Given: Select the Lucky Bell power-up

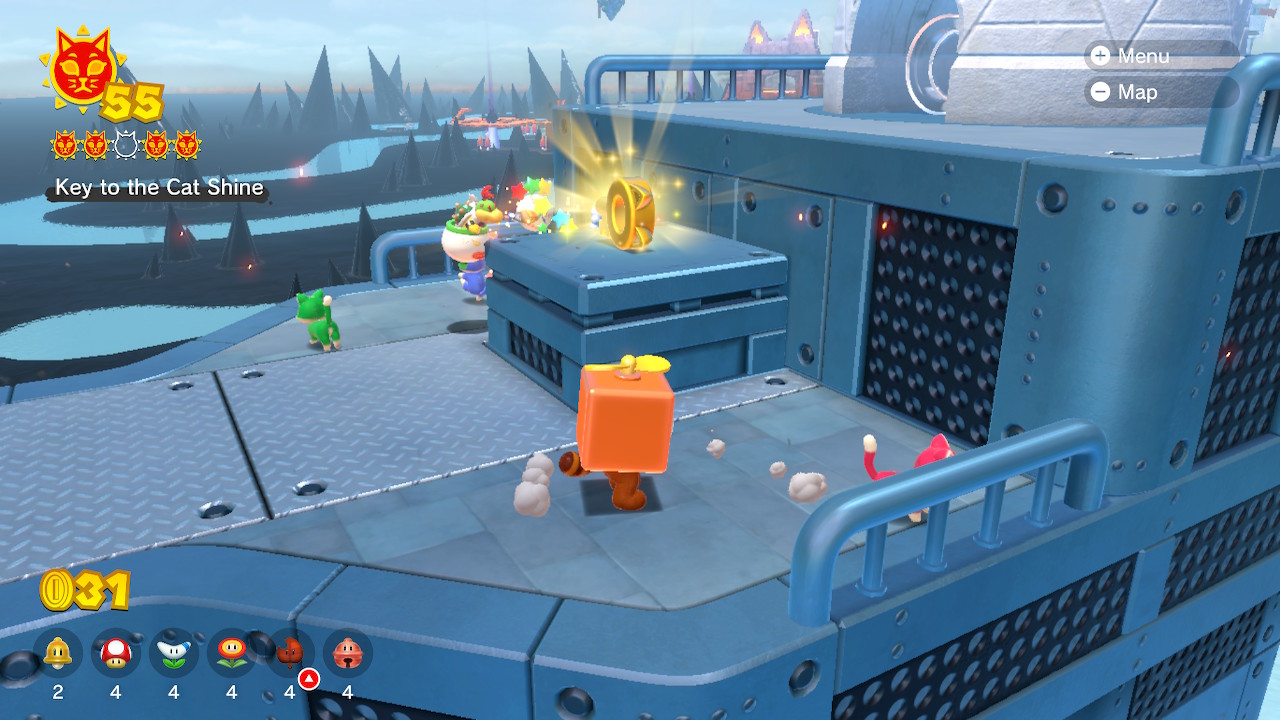Looking at the screenshot, I should (348, 654).
